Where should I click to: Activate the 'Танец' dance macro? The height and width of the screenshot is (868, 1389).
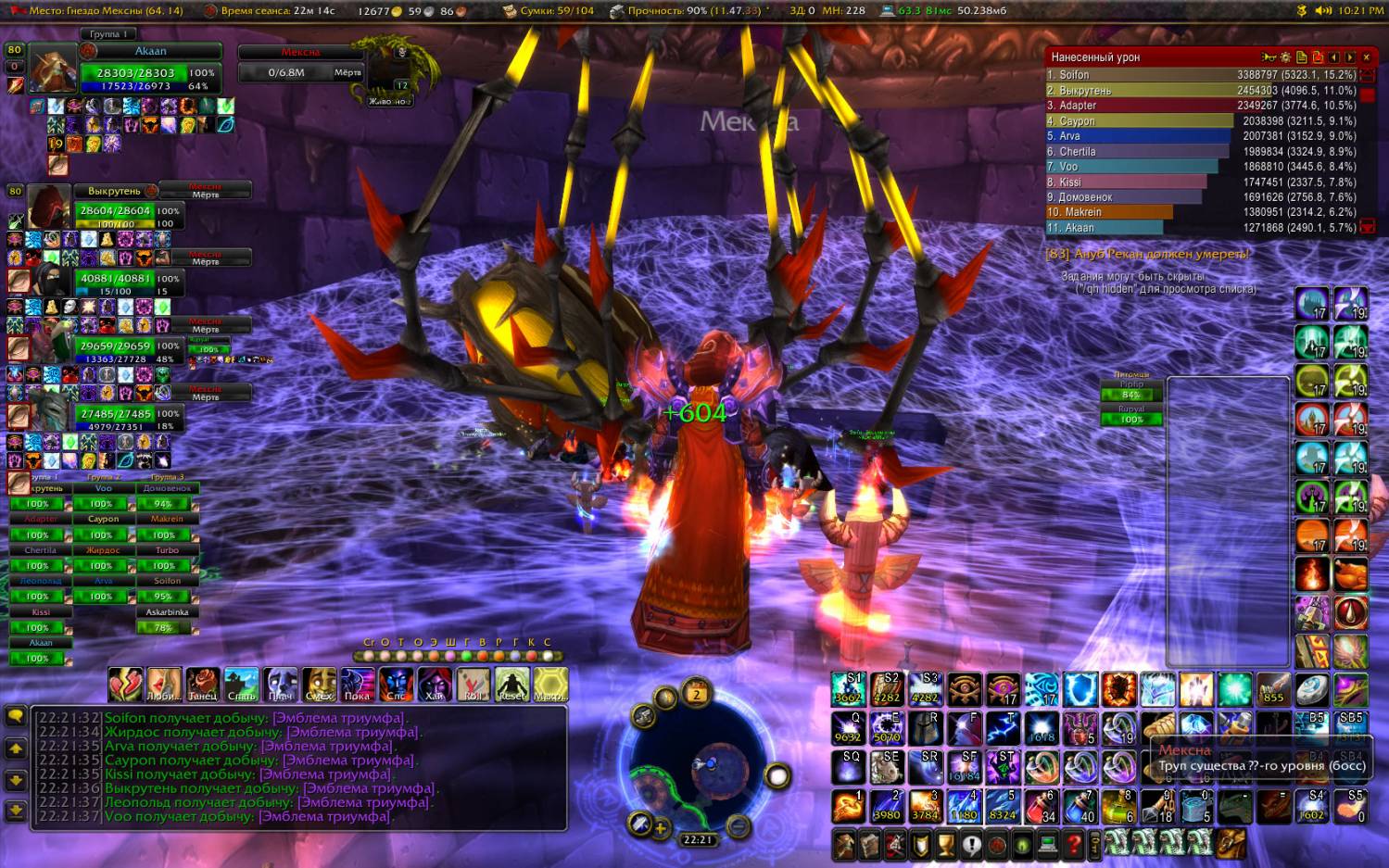[202, 685]
